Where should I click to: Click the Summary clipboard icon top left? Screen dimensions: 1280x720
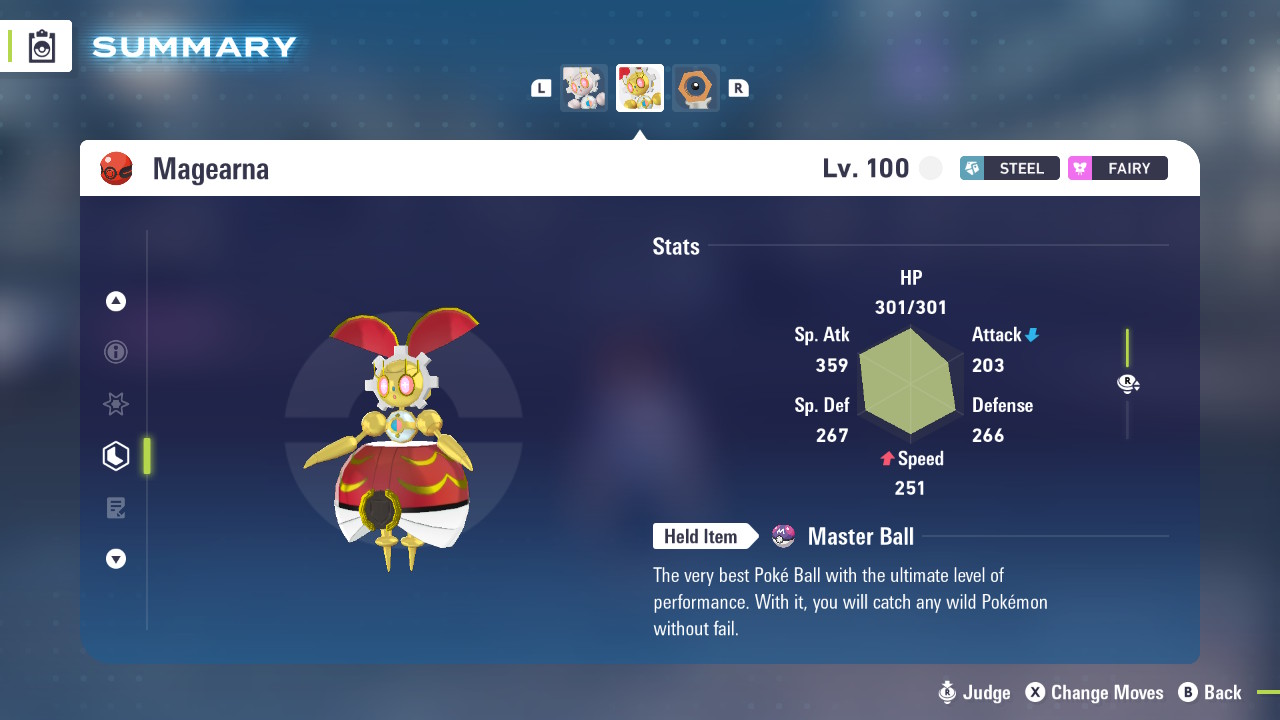click(42, 45)
